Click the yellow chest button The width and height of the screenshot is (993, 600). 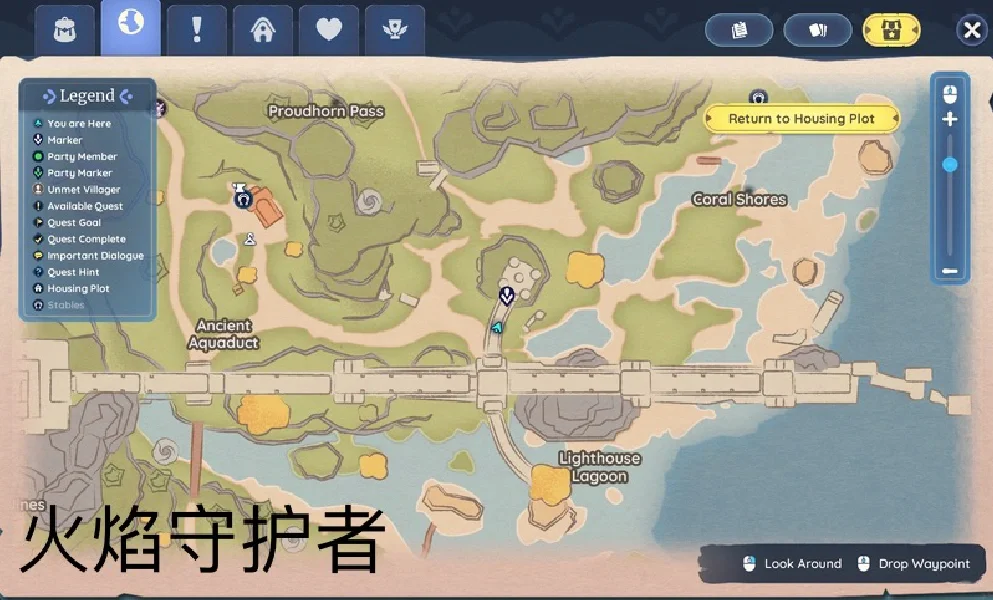point(892,30)
